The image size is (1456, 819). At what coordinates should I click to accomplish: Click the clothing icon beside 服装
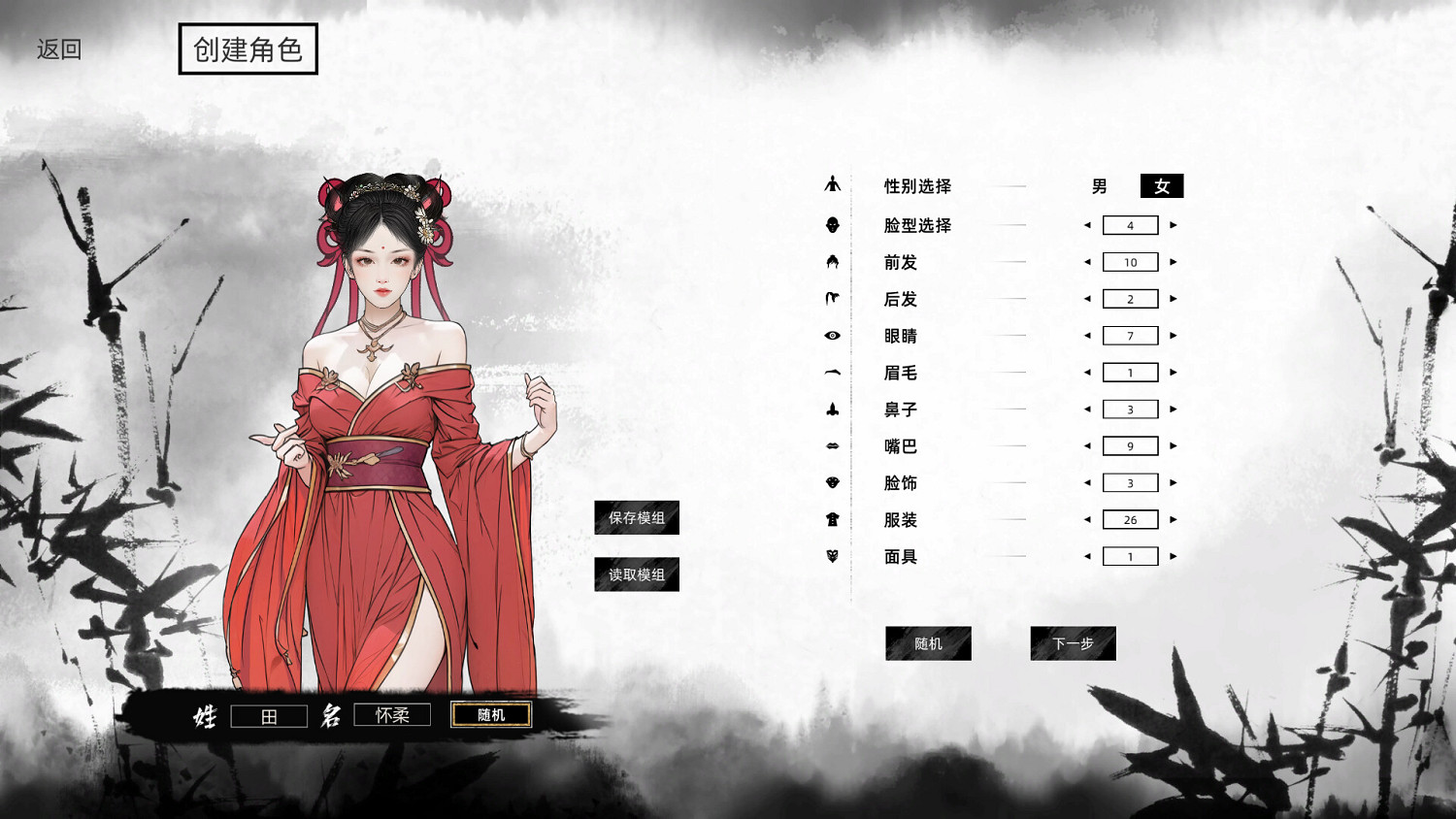(x=833, y=519)
